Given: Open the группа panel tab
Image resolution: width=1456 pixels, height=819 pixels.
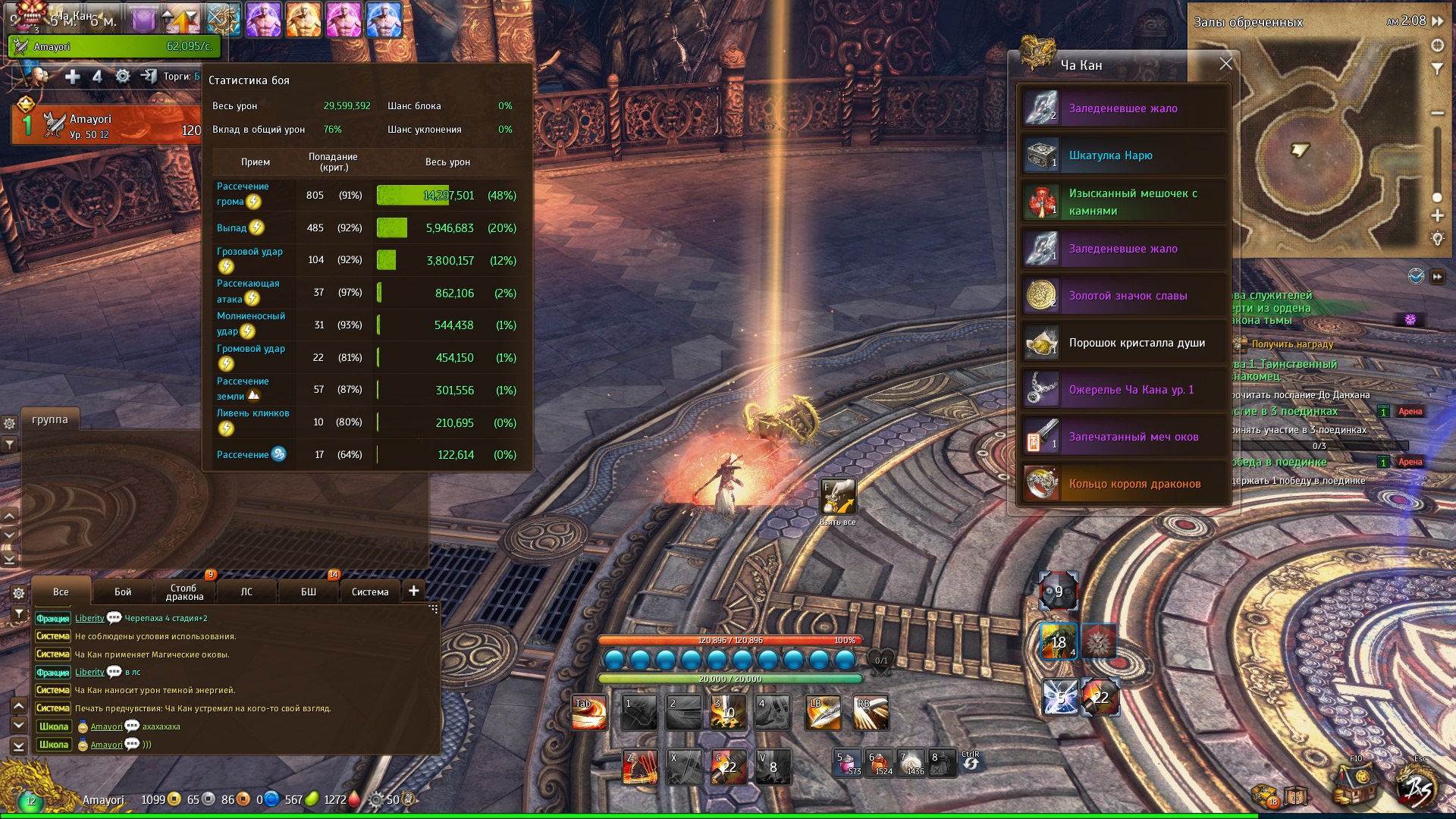Looking at the screenshot, I should pyautogui.click(x=50, y=419).
